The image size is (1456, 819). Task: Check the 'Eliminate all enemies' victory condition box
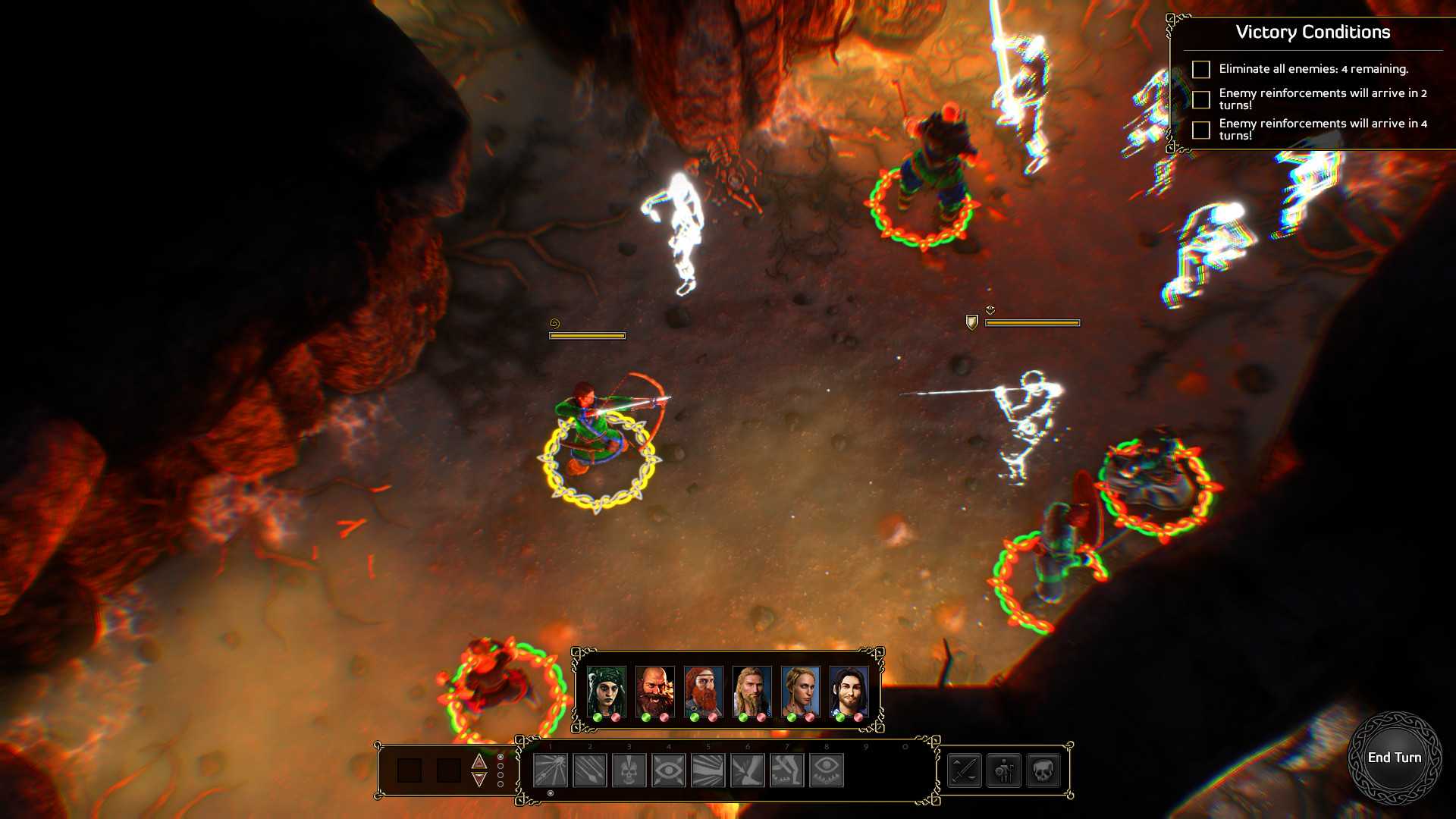(x=1201, y=70)
